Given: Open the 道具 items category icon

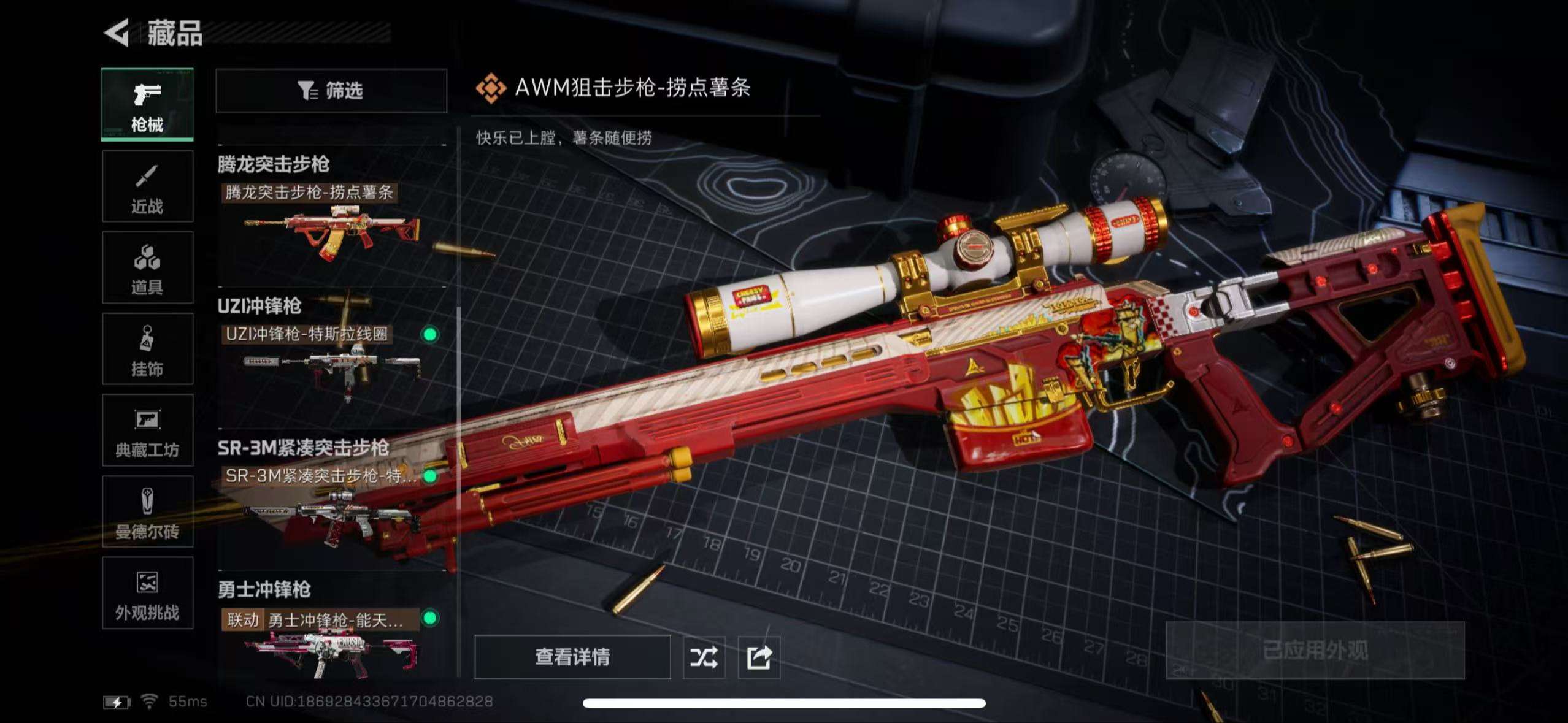Looking at the screenshot, I should coord(147,268).
